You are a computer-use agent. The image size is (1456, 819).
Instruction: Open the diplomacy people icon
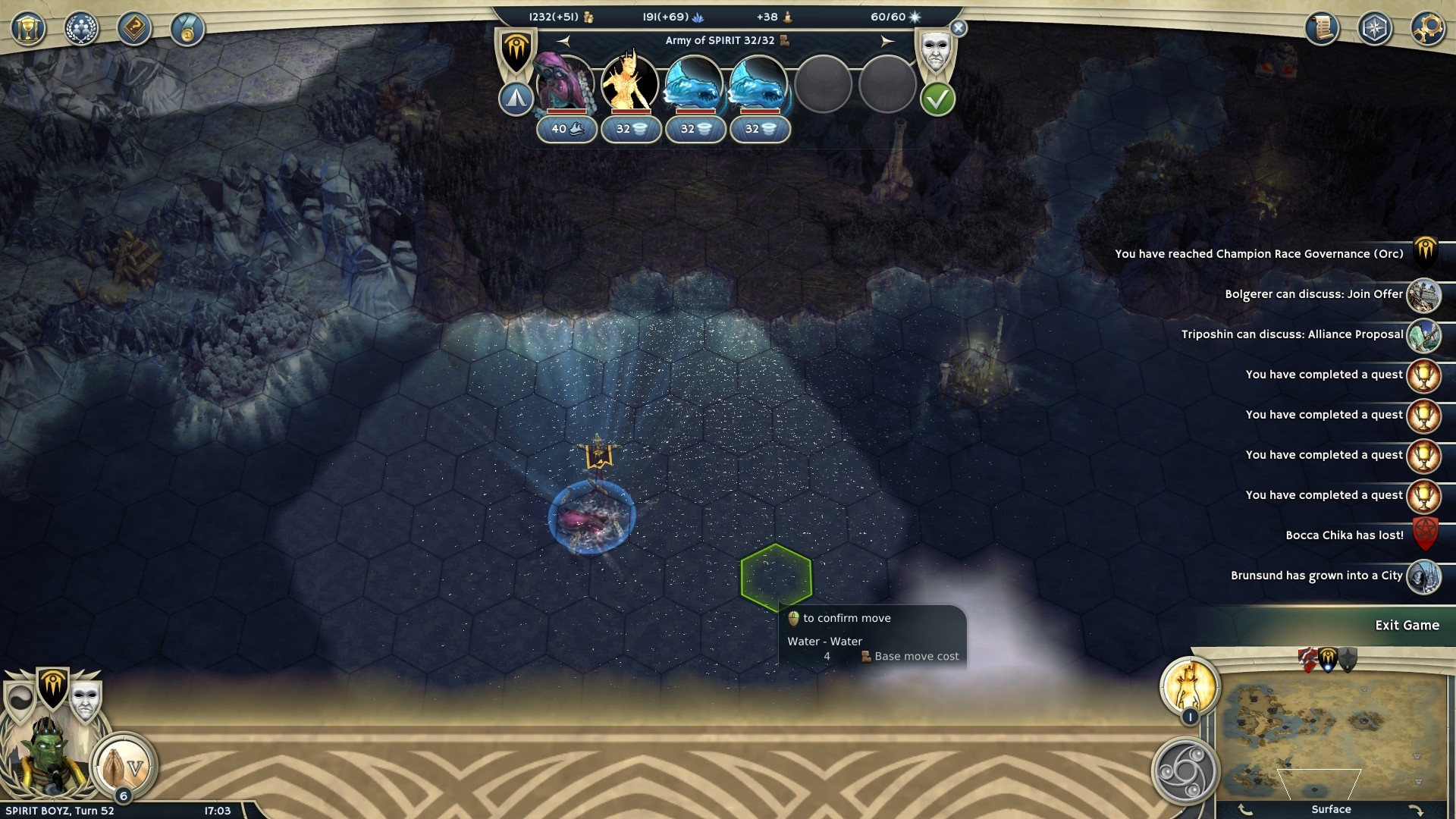[x=81, y=30]
